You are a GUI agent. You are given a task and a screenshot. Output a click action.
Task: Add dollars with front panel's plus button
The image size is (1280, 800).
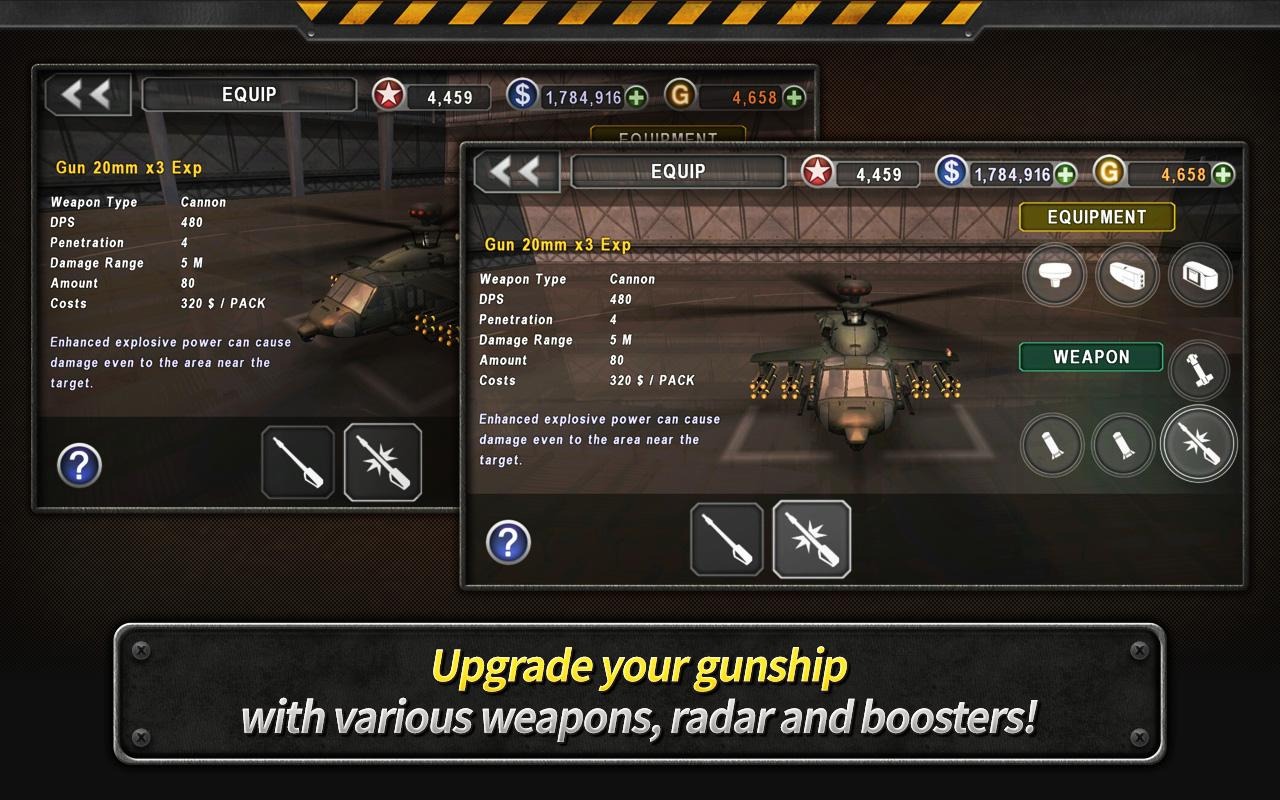[x=1066, y=174]
